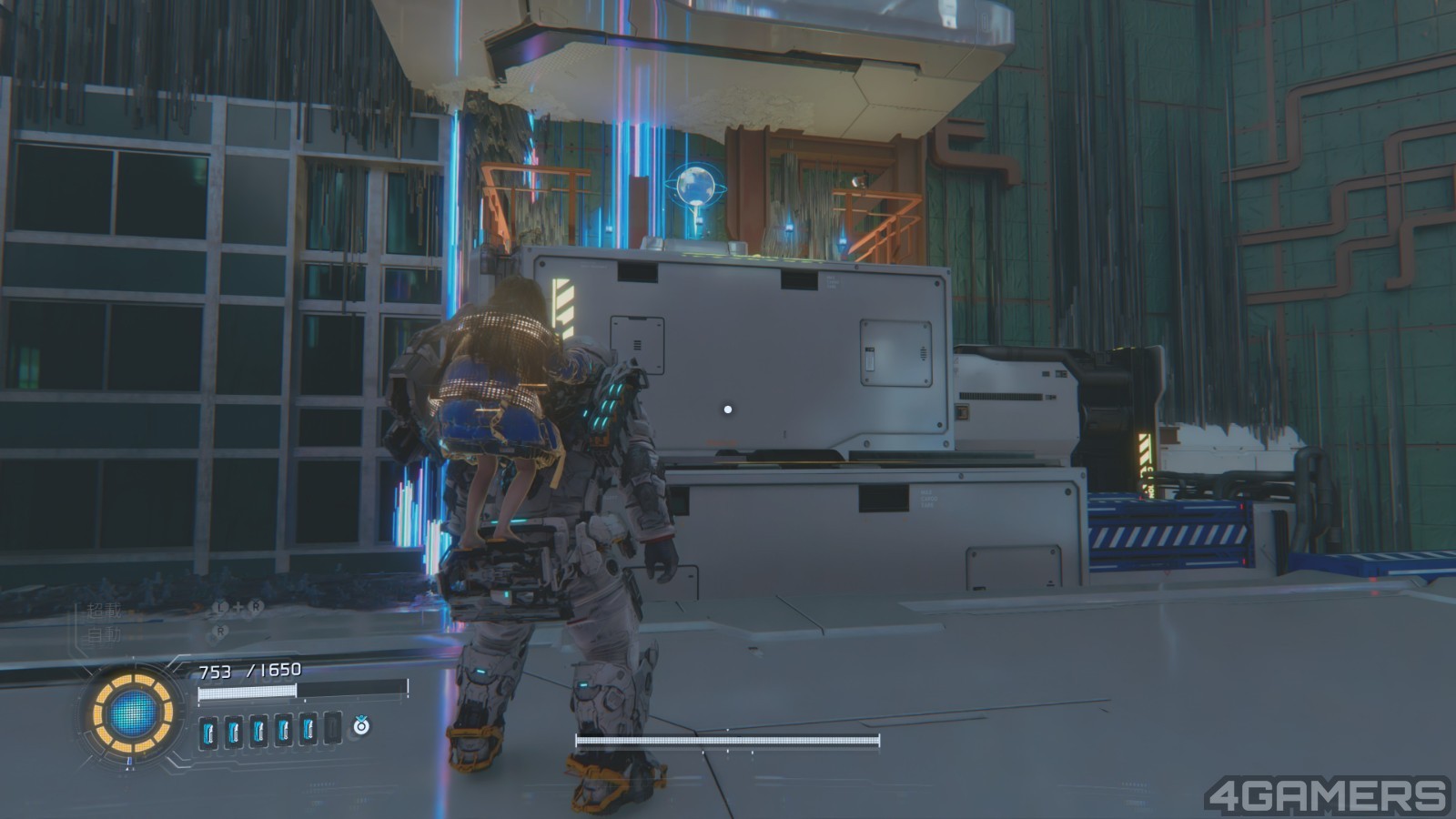Select the empty dark cartridge slot
Image resolution: width=1456 pixels, height=819 pixels.
point(333,728)
